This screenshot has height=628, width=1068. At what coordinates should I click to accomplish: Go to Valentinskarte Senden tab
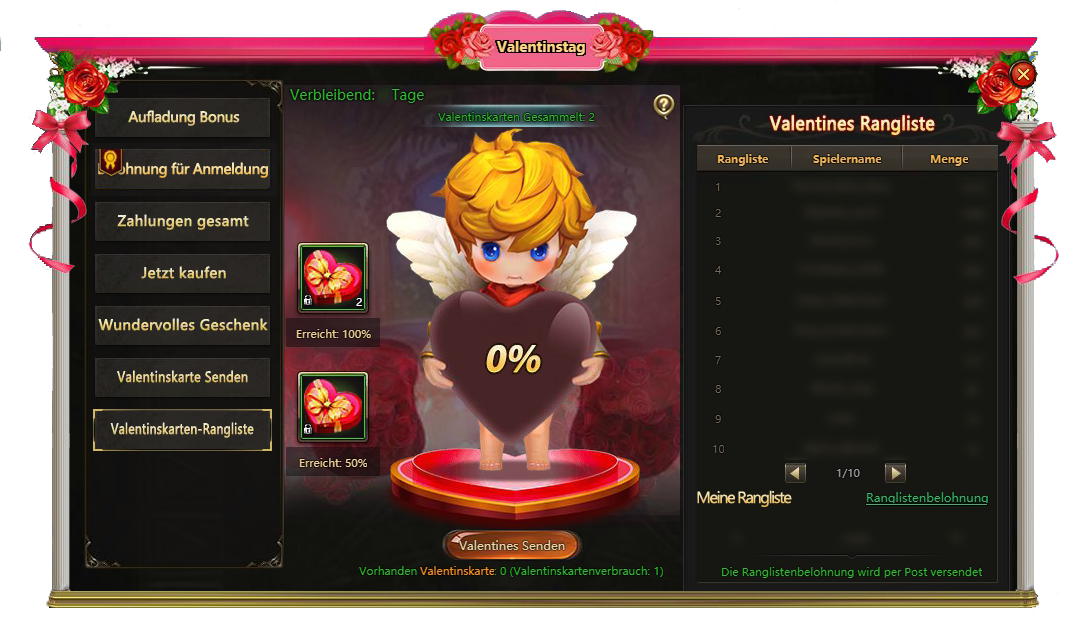[183, 377]
